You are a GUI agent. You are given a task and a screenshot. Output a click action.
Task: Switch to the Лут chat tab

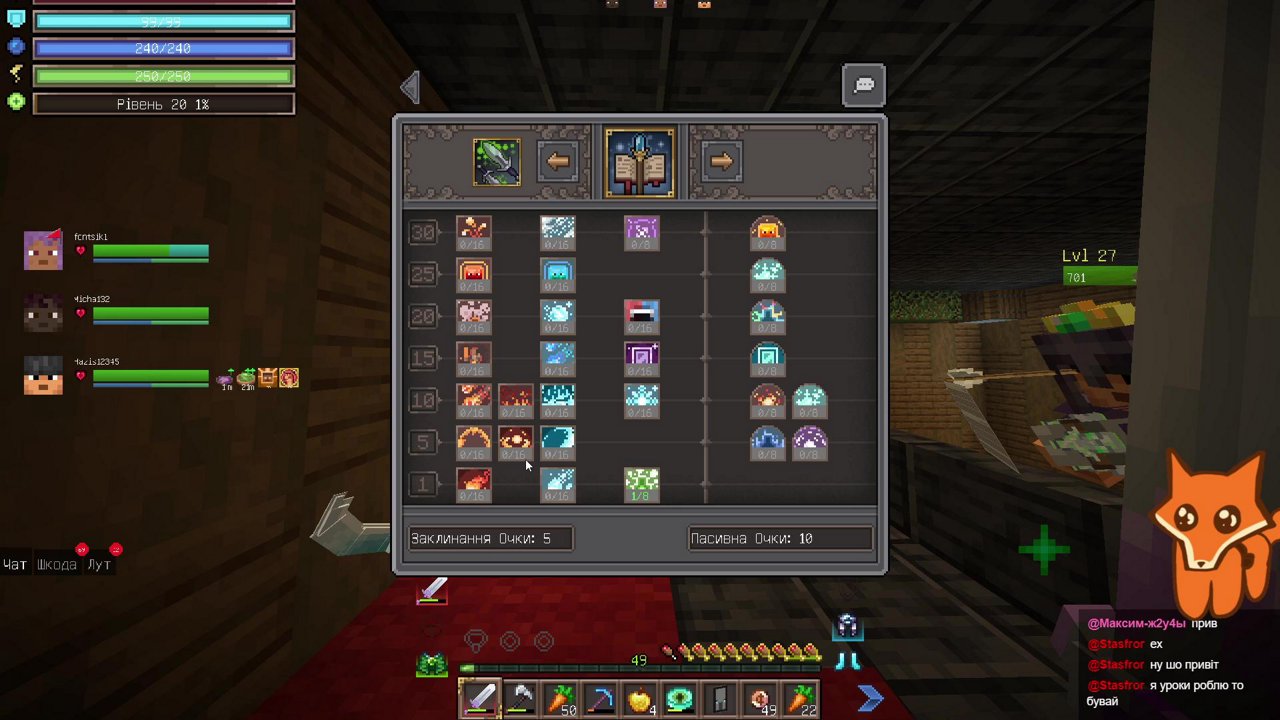point(97,564)
